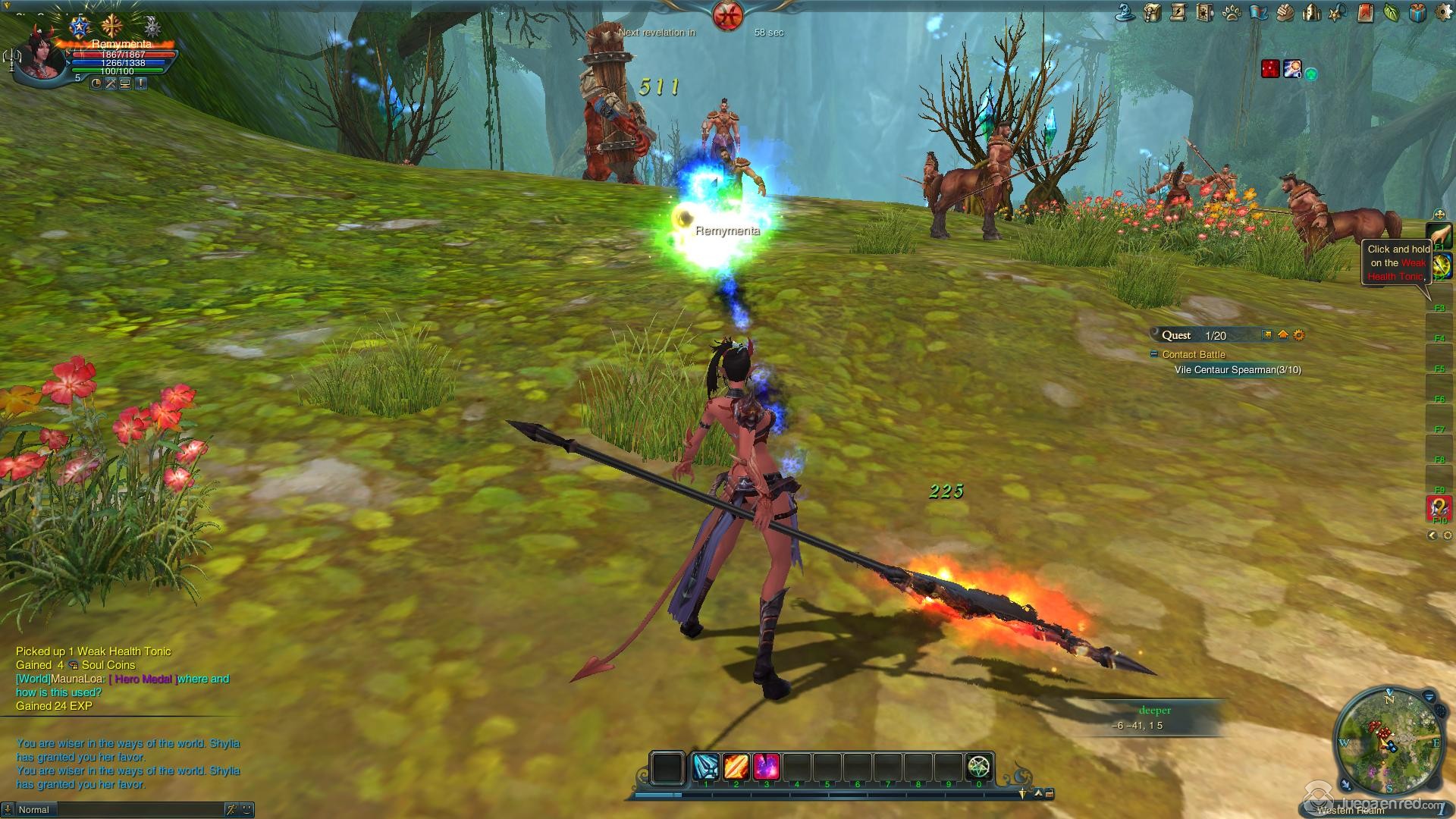Activate the blue ice blade skill in slot 1

click(706, 767)
